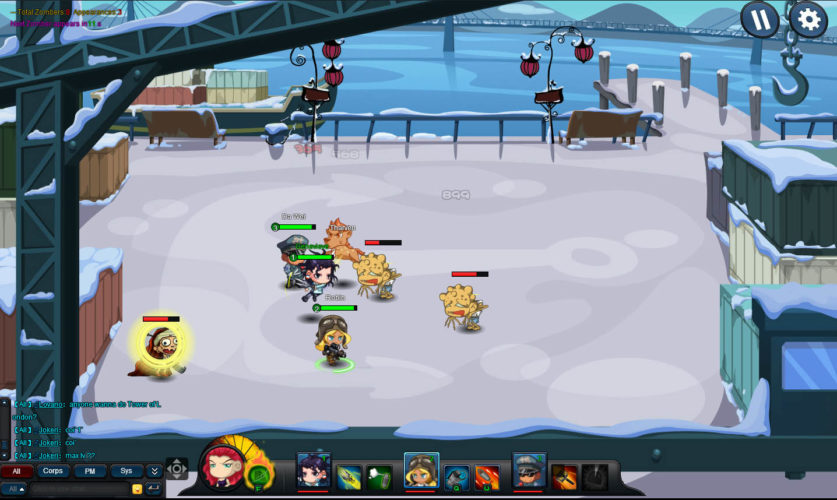
Task: Select the dark-haired hero portrait
Action: click(x=313, y=471)
